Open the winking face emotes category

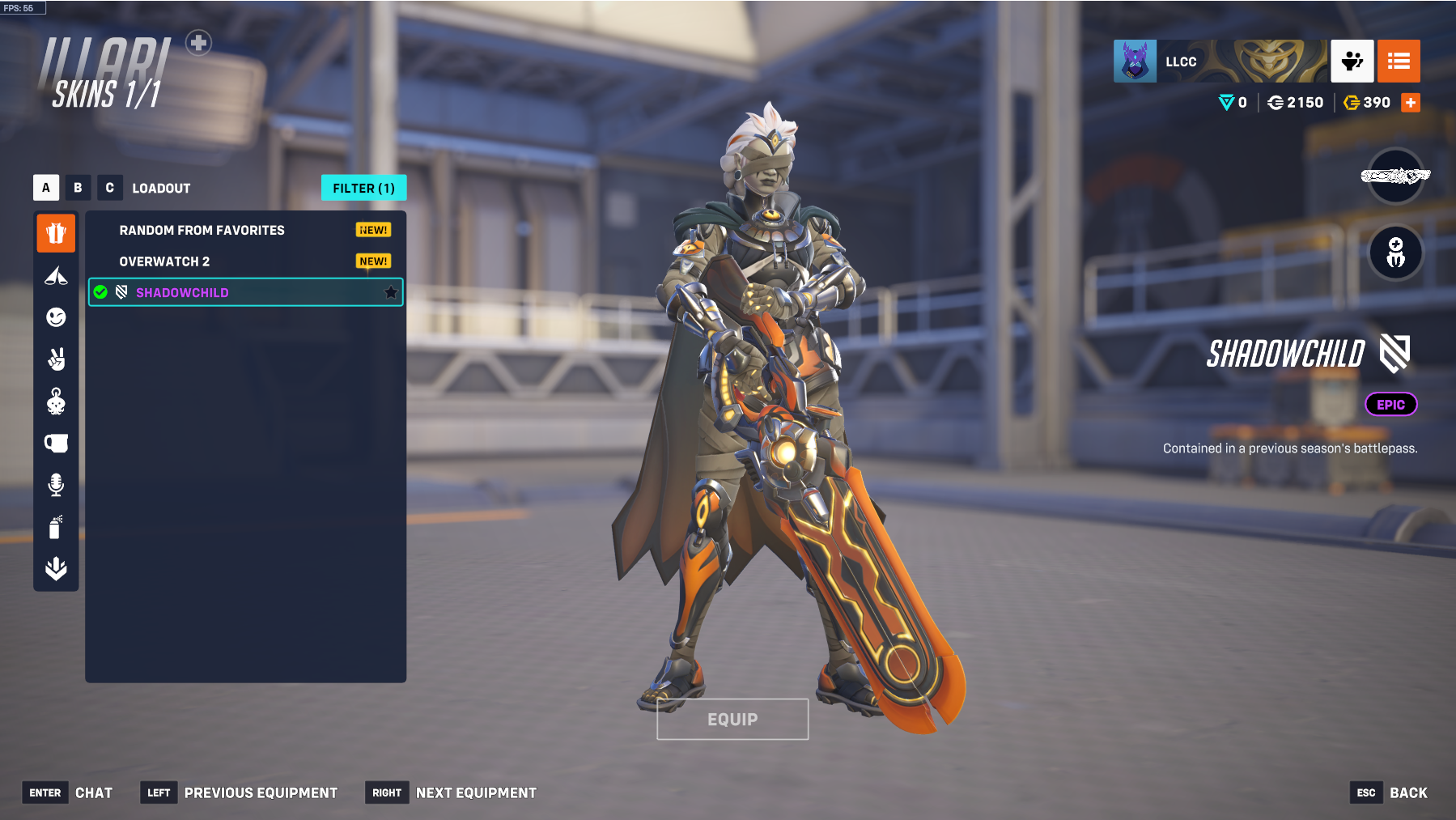[56, 317]
